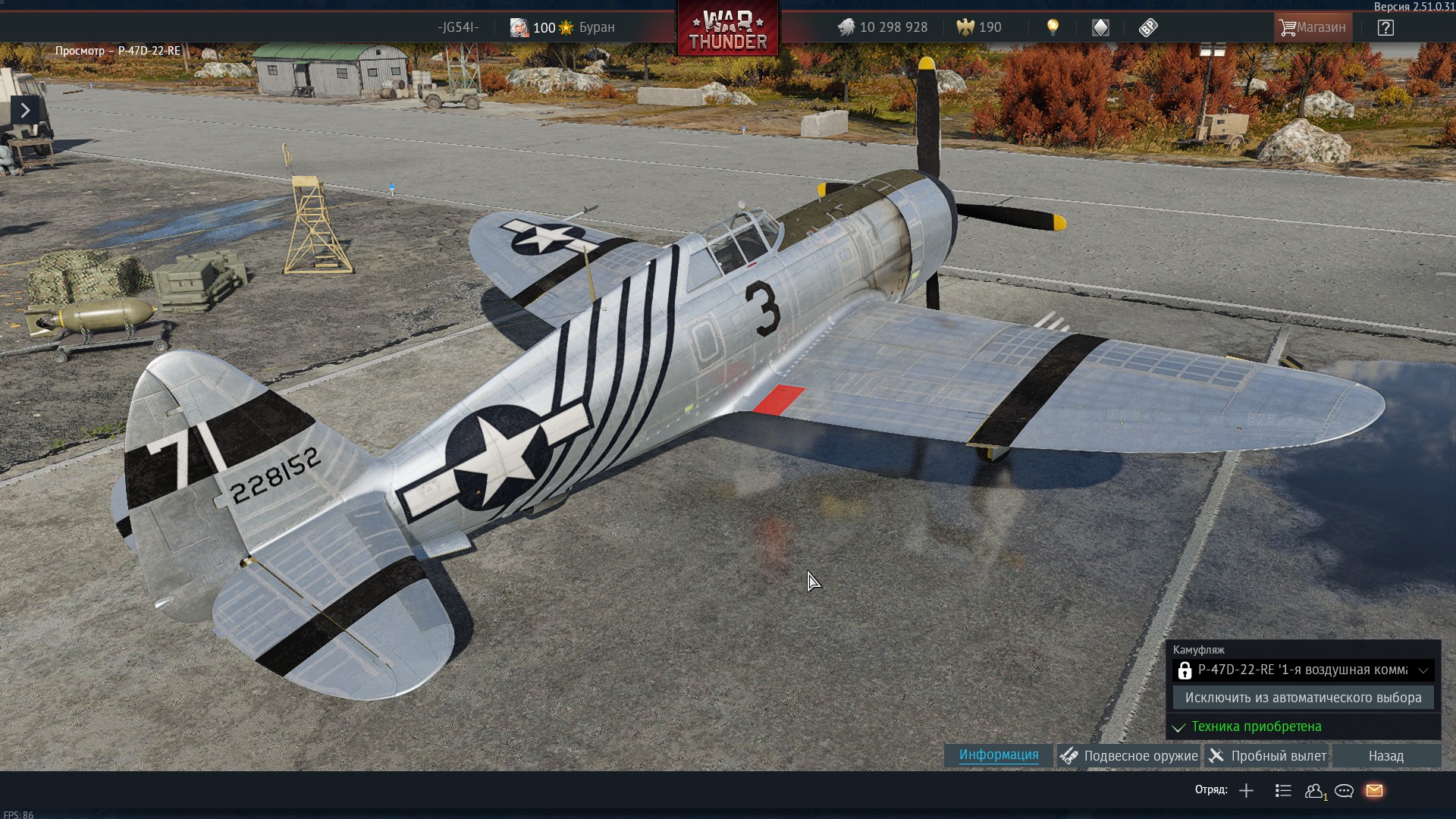Open the battle pass ticket icon
Screen dimensions: 1456x819
1147,28
